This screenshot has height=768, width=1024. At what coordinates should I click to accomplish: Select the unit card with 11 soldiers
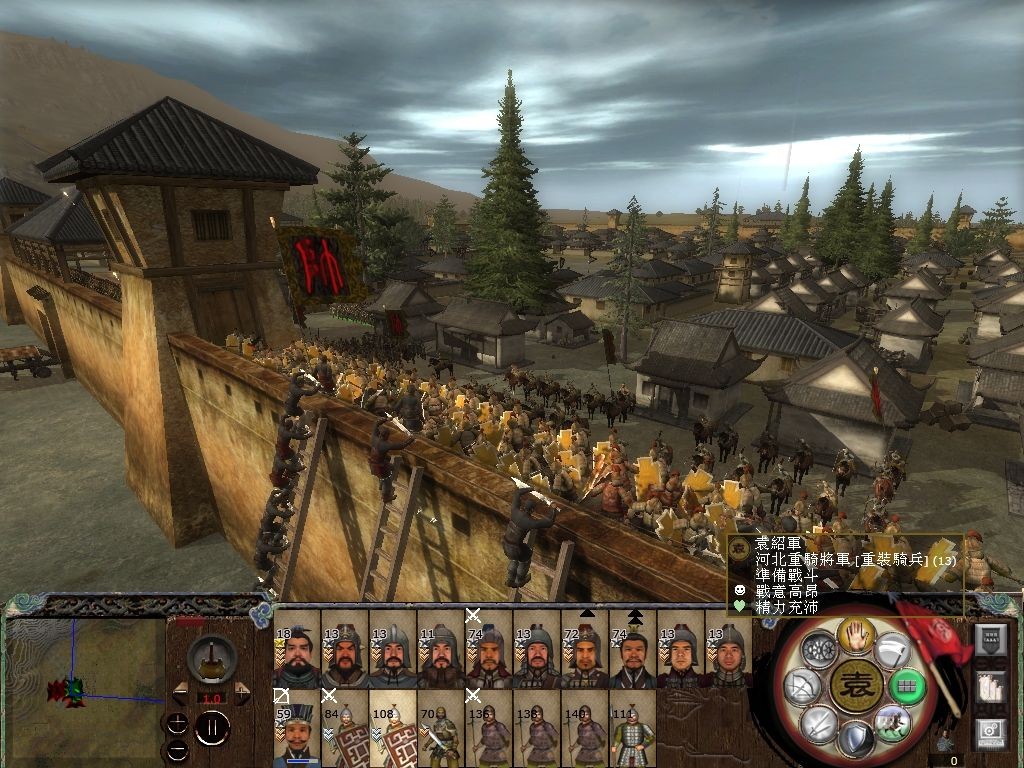click(x=440, y=656)
